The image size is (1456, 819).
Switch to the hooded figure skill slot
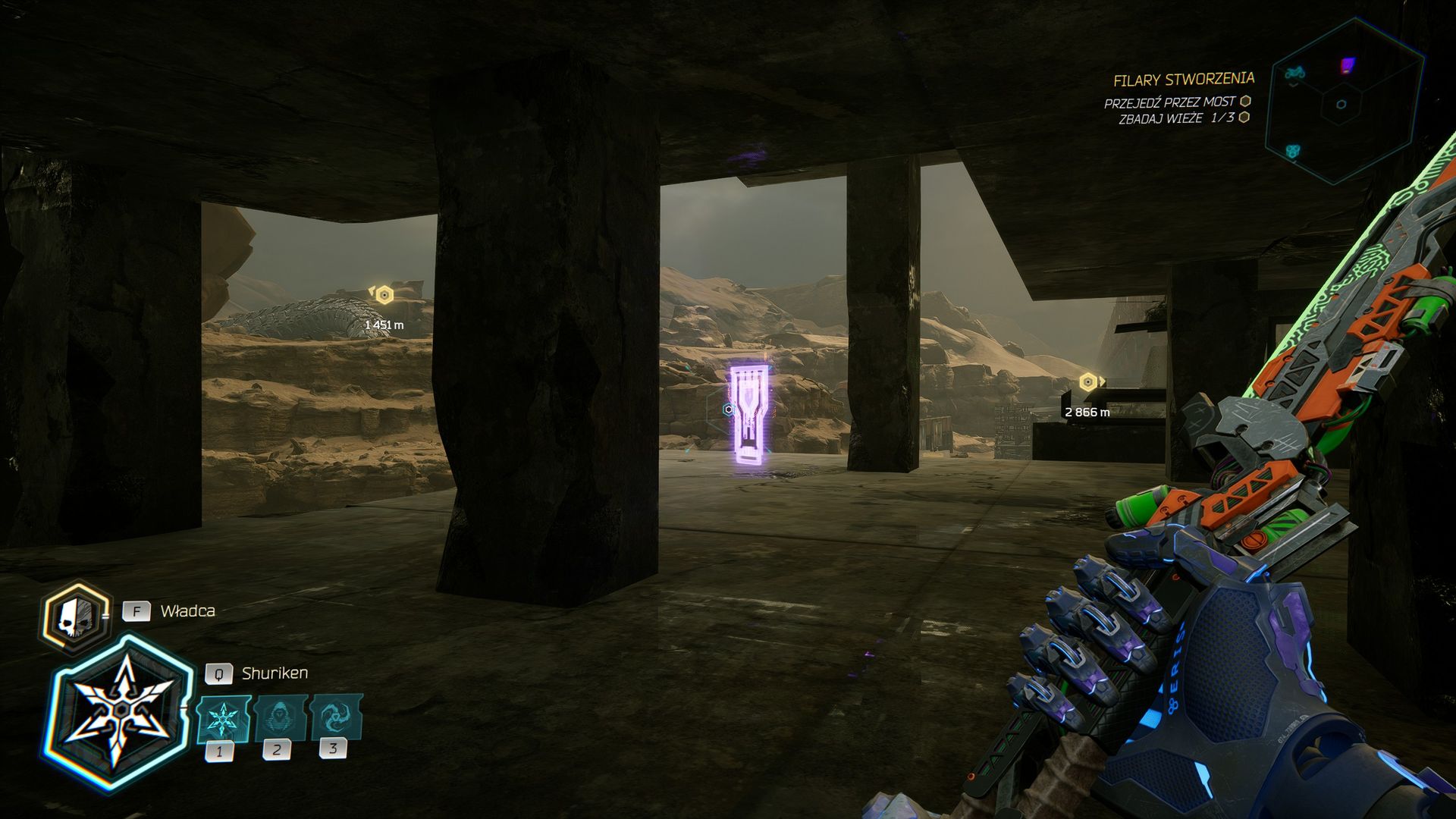tap(280, 717)
